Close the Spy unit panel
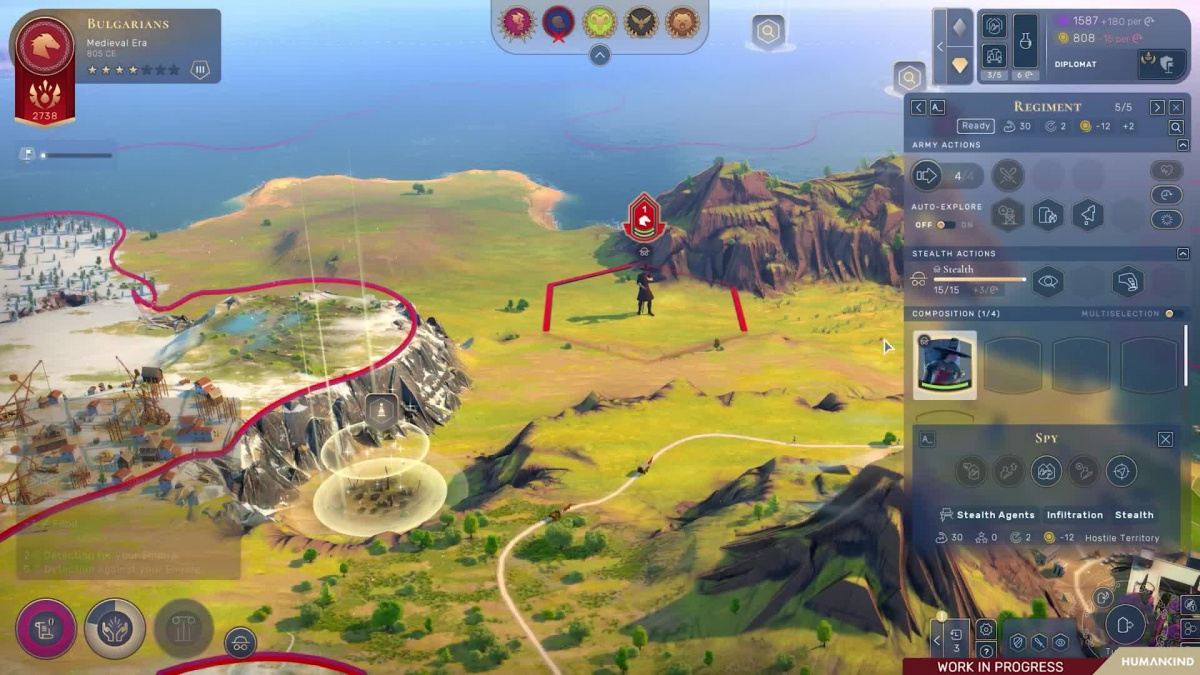1200x675 pixels. [1165, 439]
